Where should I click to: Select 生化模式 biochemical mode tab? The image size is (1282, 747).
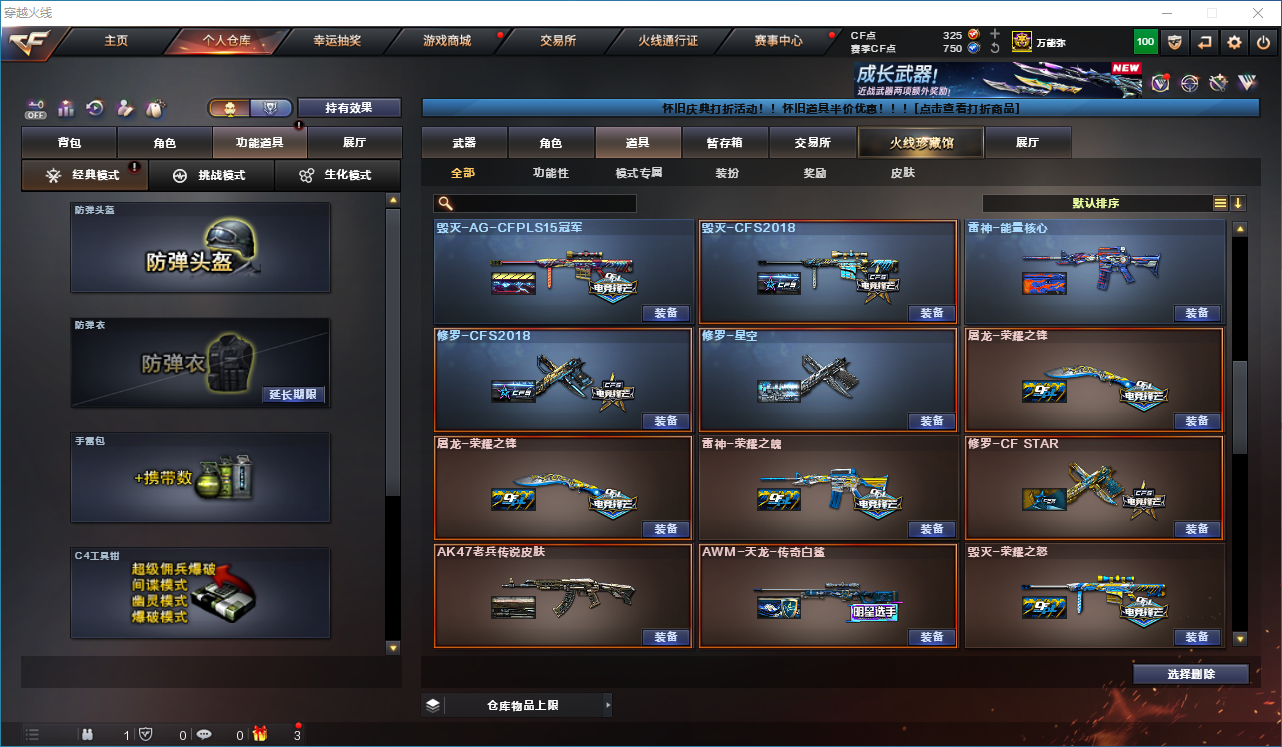click(x=336, y=175)
